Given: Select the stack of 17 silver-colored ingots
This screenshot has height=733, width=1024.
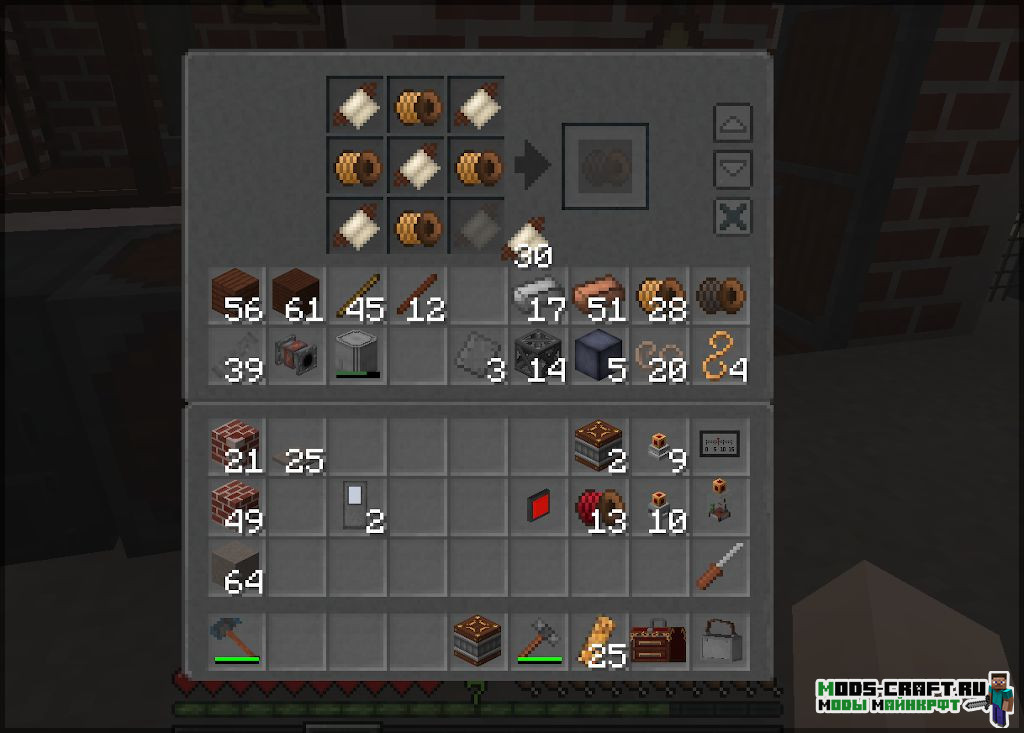Looking at the screenshot, I should coord(537,296).
